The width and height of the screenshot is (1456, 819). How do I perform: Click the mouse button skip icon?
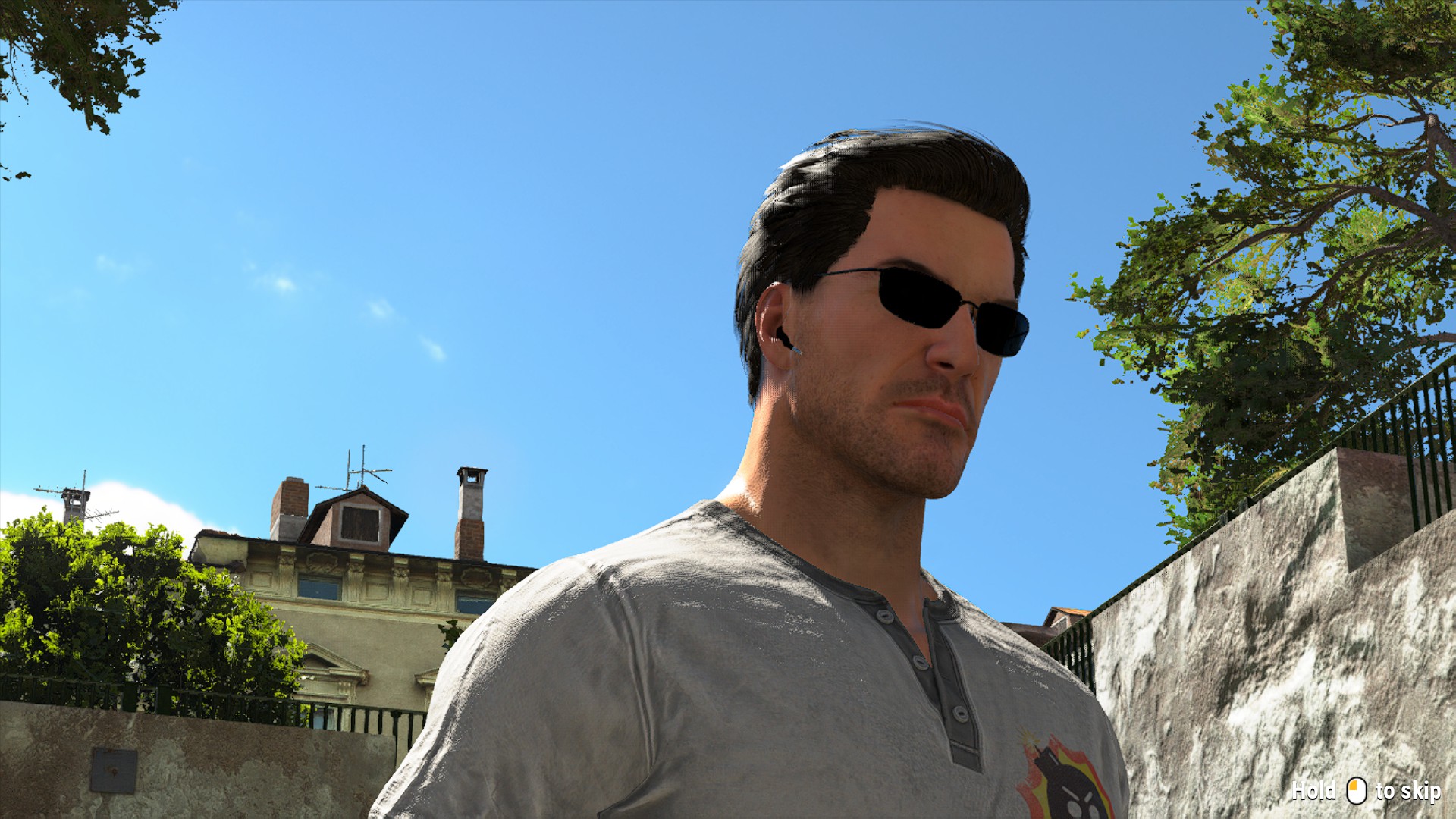pos(1357,792)
